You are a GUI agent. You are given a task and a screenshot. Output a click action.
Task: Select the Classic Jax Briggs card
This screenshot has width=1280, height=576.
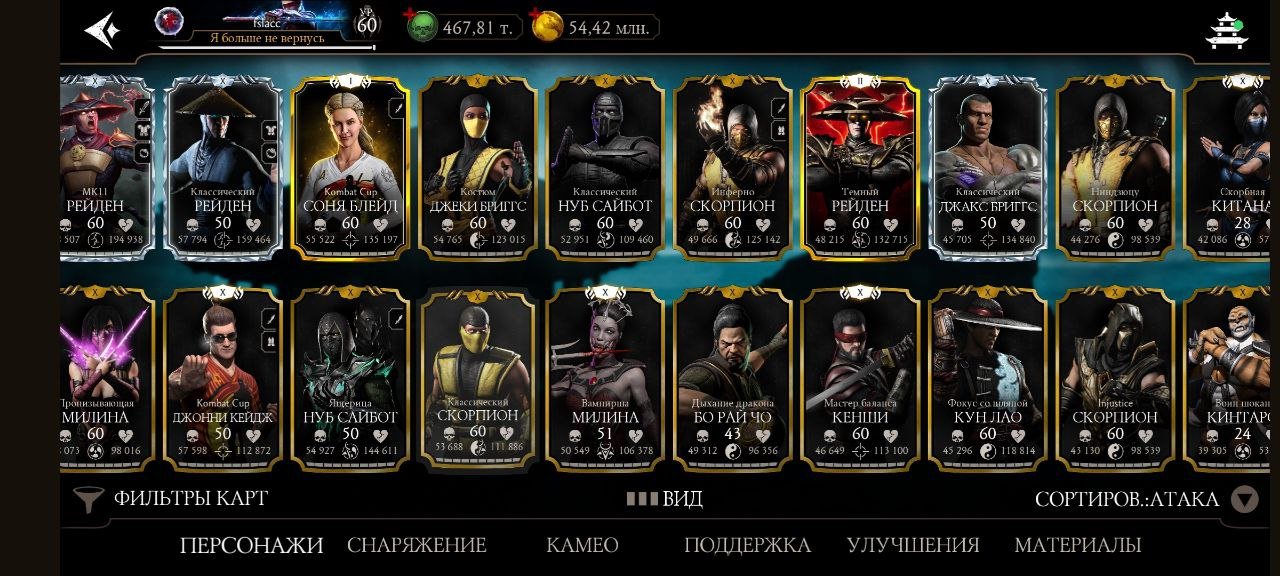tap(988, 167)
